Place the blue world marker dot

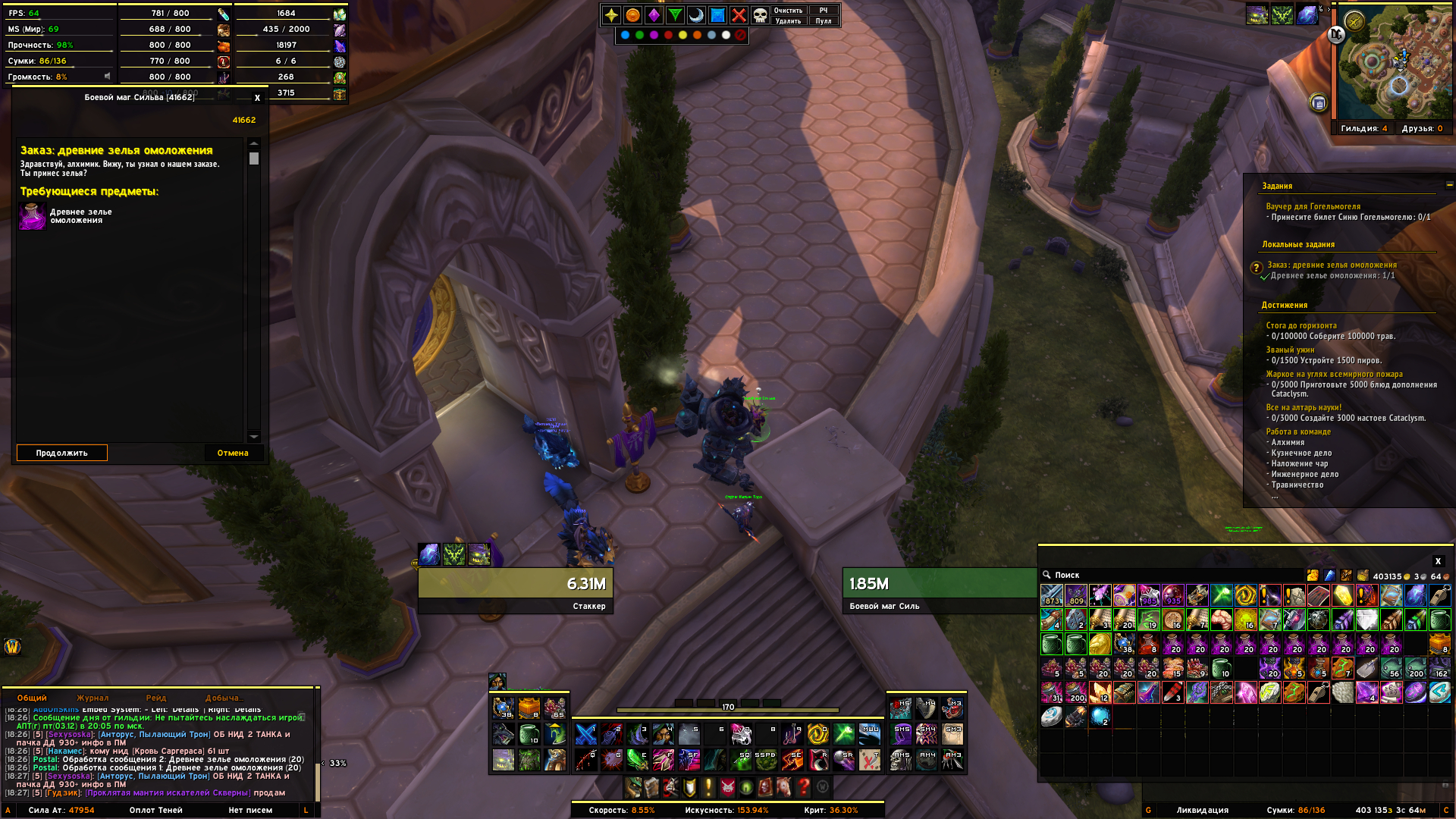click(x=625, y=35)
